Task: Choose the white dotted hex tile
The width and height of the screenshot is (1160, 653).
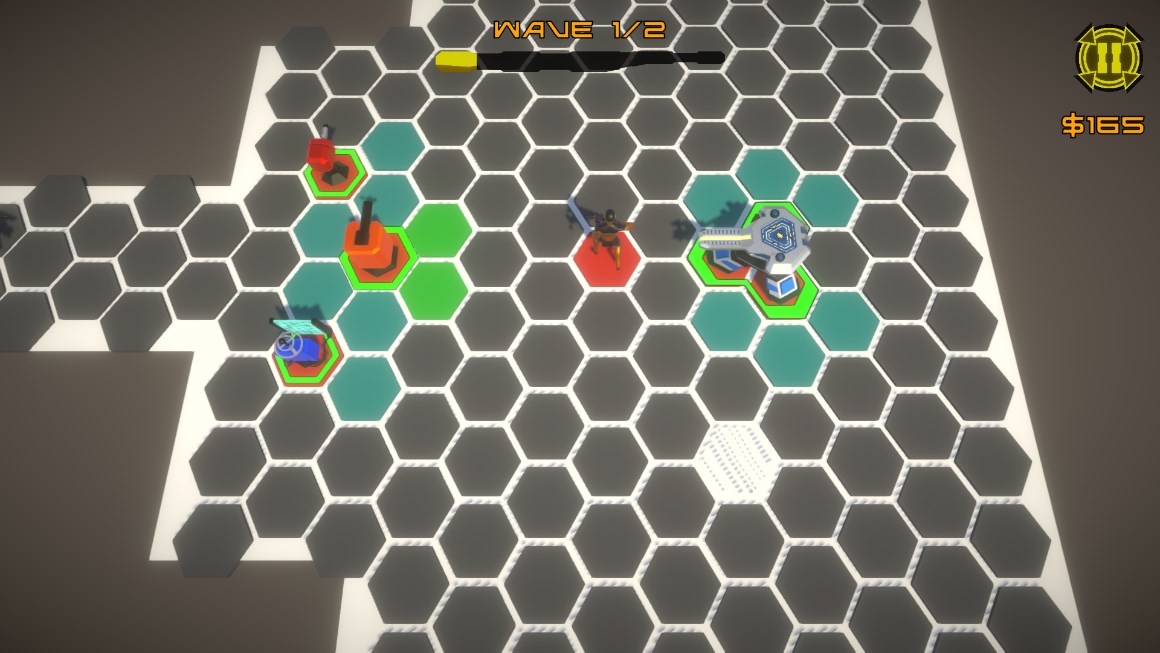Action: 737,458
